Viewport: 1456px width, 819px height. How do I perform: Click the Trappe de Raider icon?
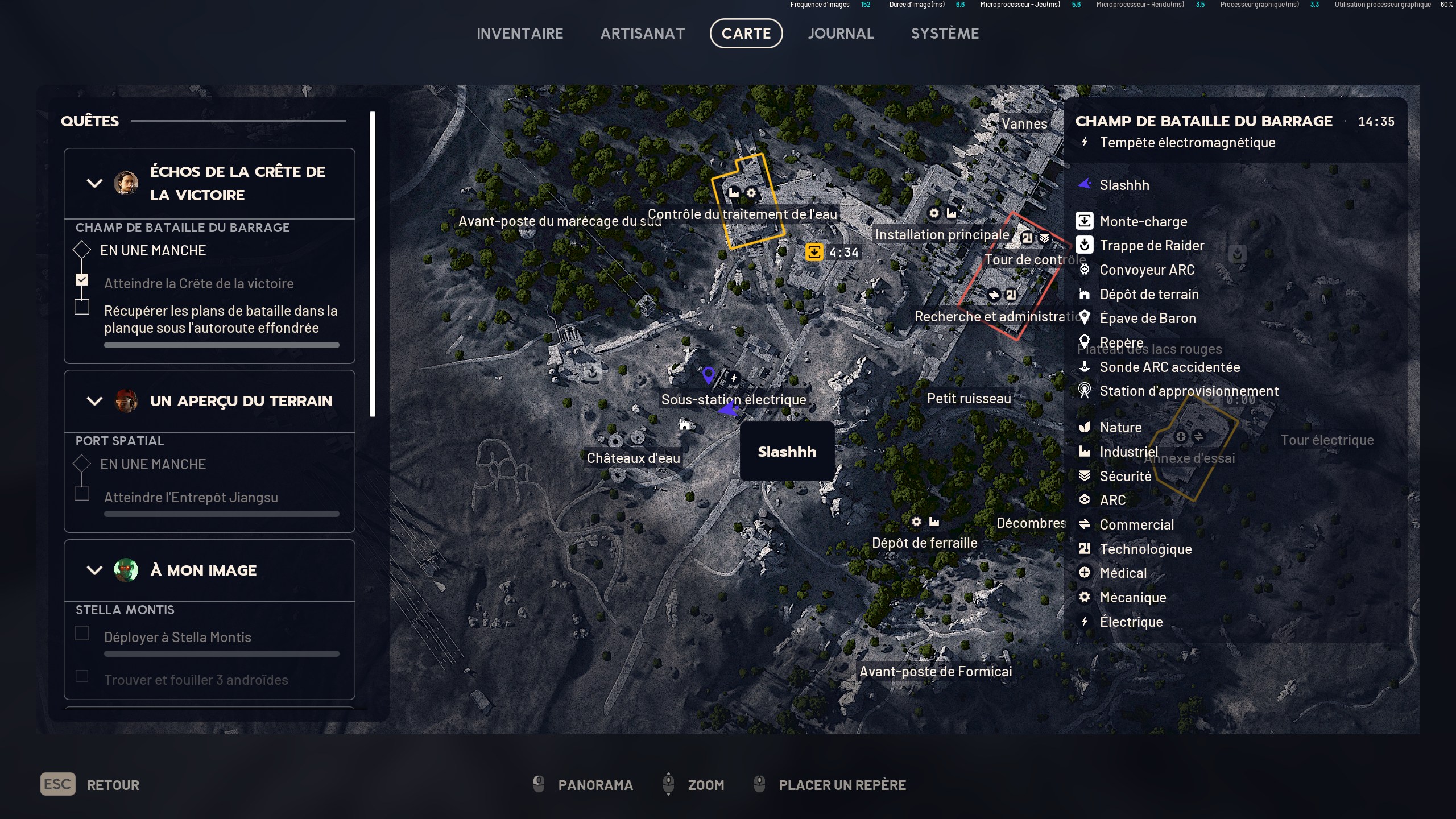[1085, 245]
